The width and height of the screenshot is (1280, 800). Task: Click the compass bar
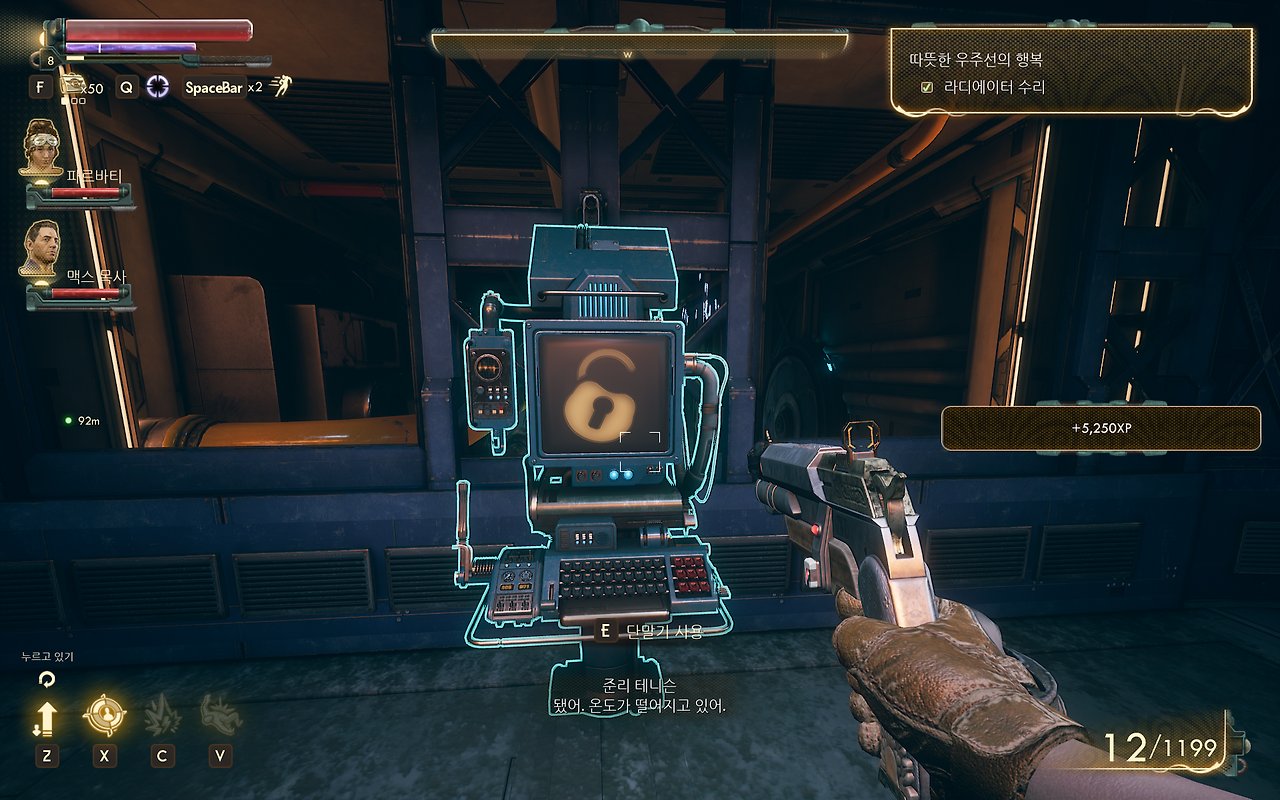pyautogui.click(x=640, y=44)
